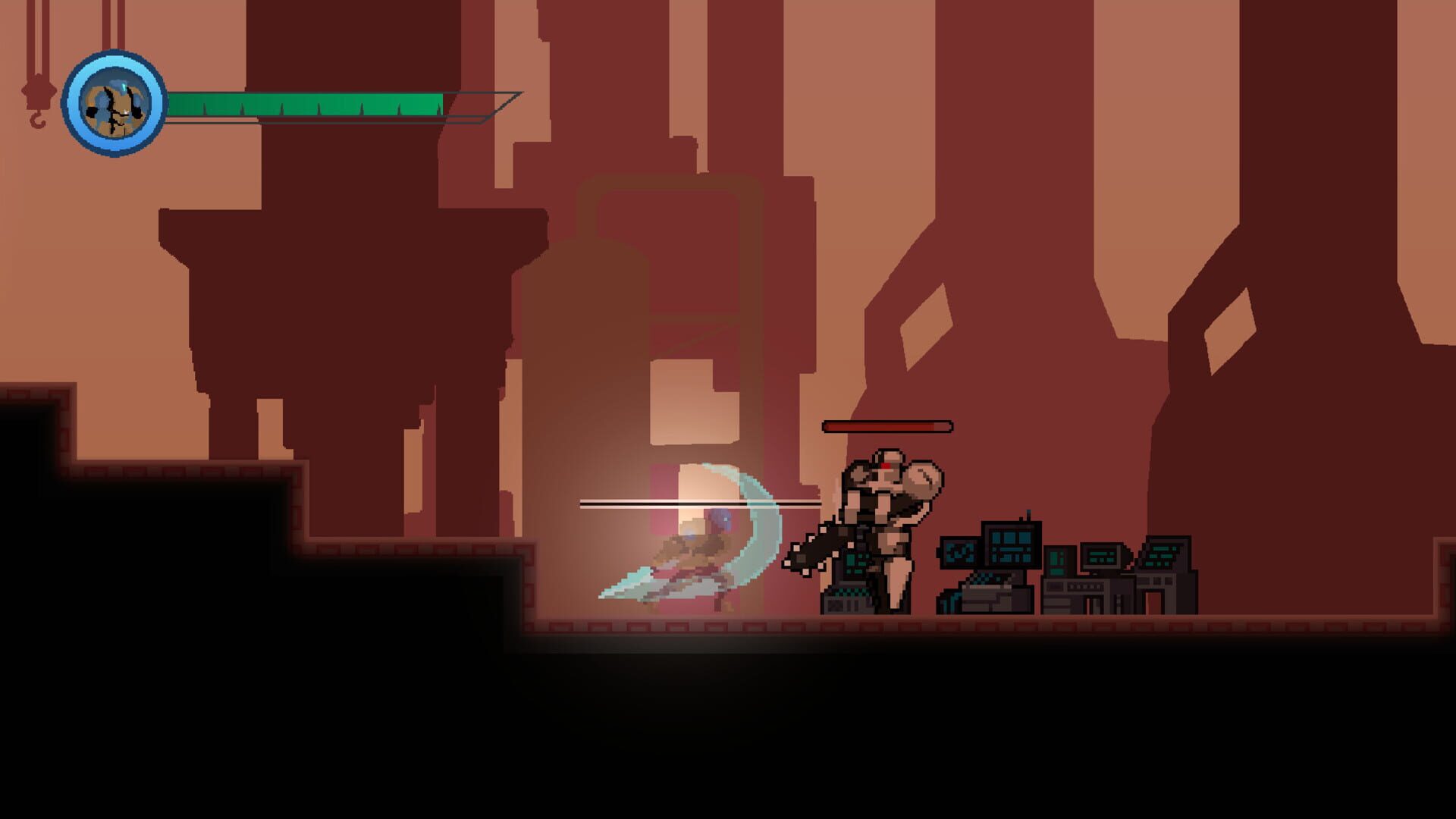Click the small tilted monitor beside the antenna terminal
This screenshot has height=819, width=1456.
pyautogui.click(x=959, y=552)
